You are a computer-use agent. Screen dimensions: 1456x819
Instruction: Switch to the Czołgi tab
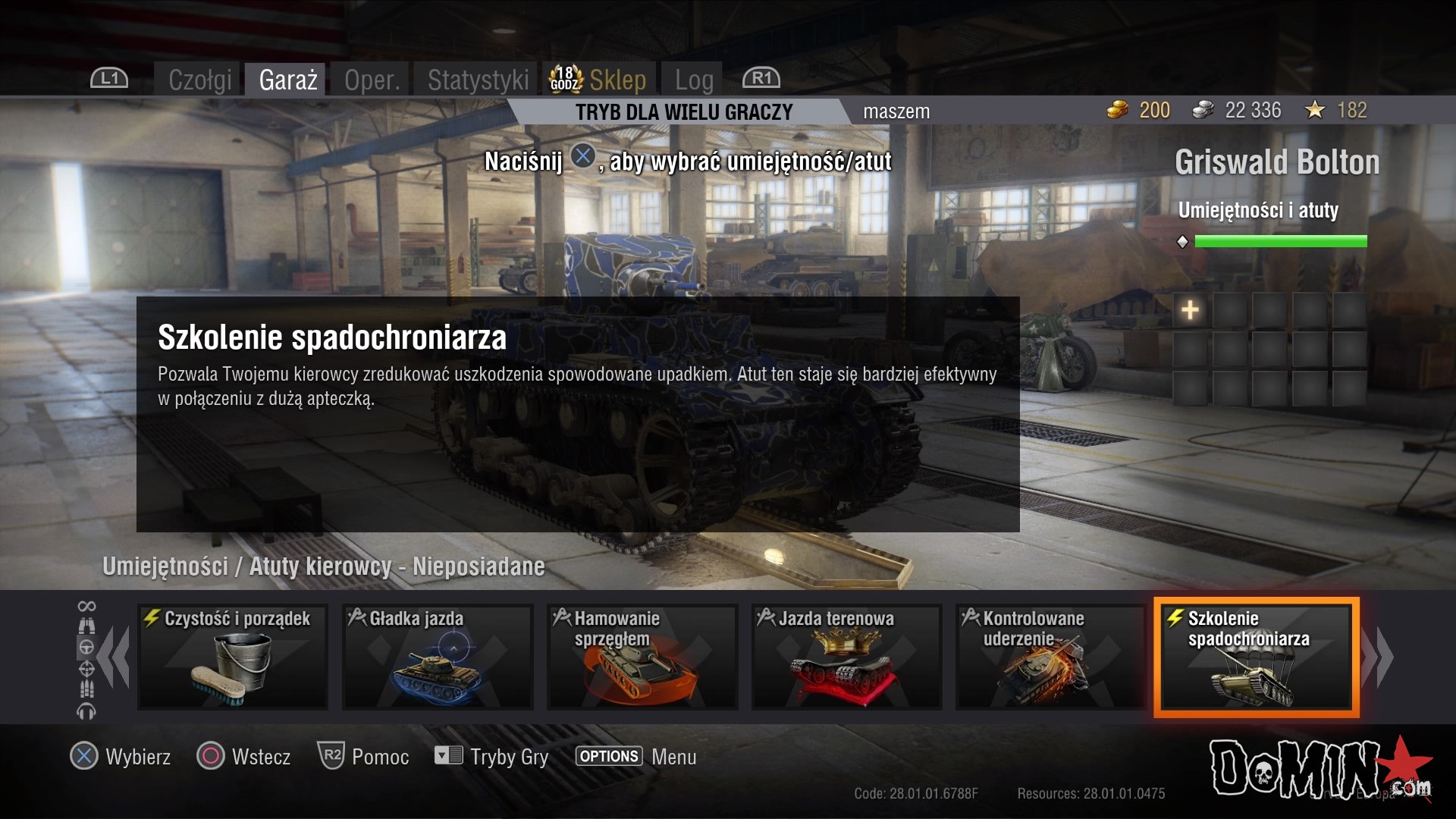pyautogui.click(x=200, y=80)
